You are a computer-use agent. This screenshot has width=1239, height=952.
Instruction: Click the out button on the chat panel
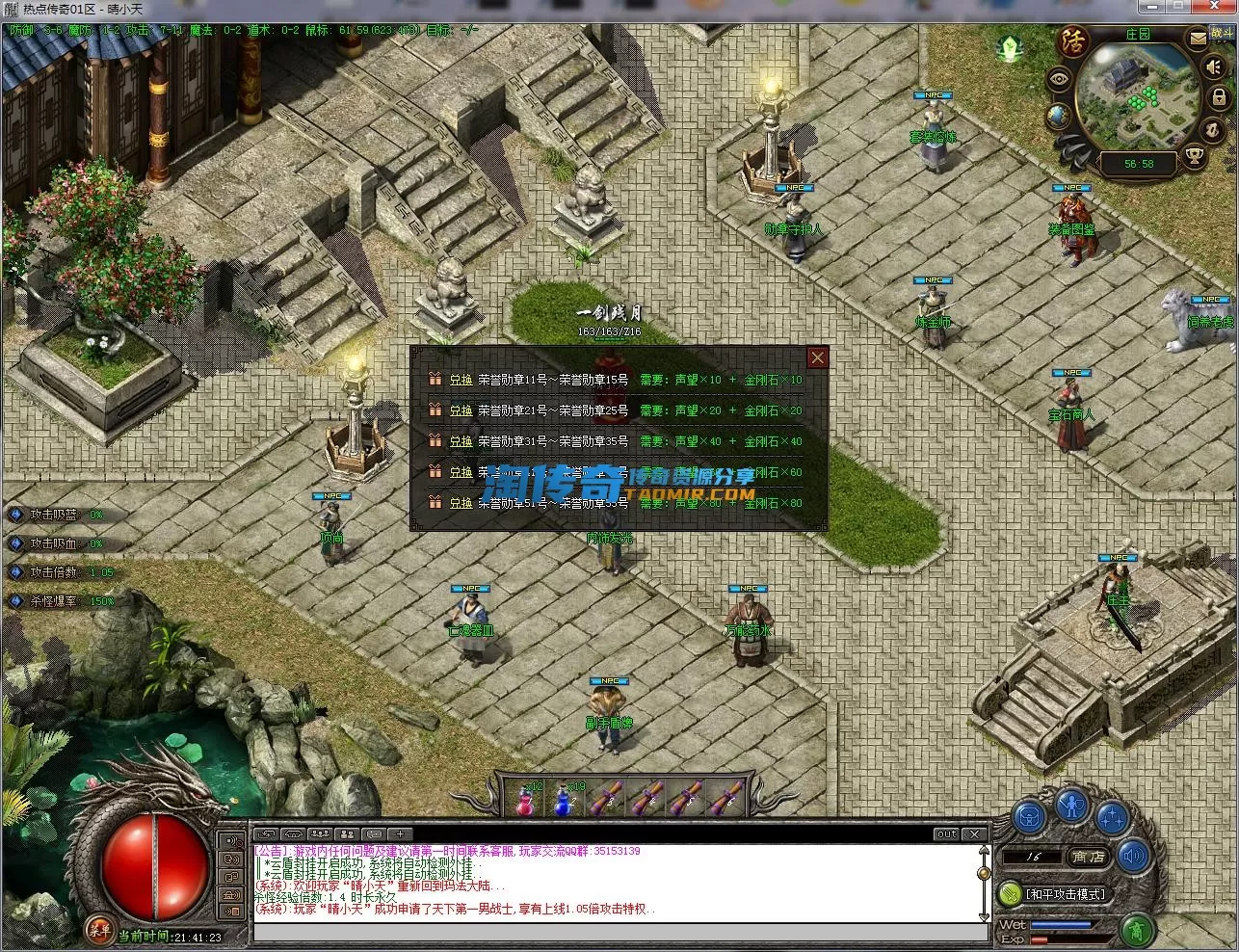[946, 834]
